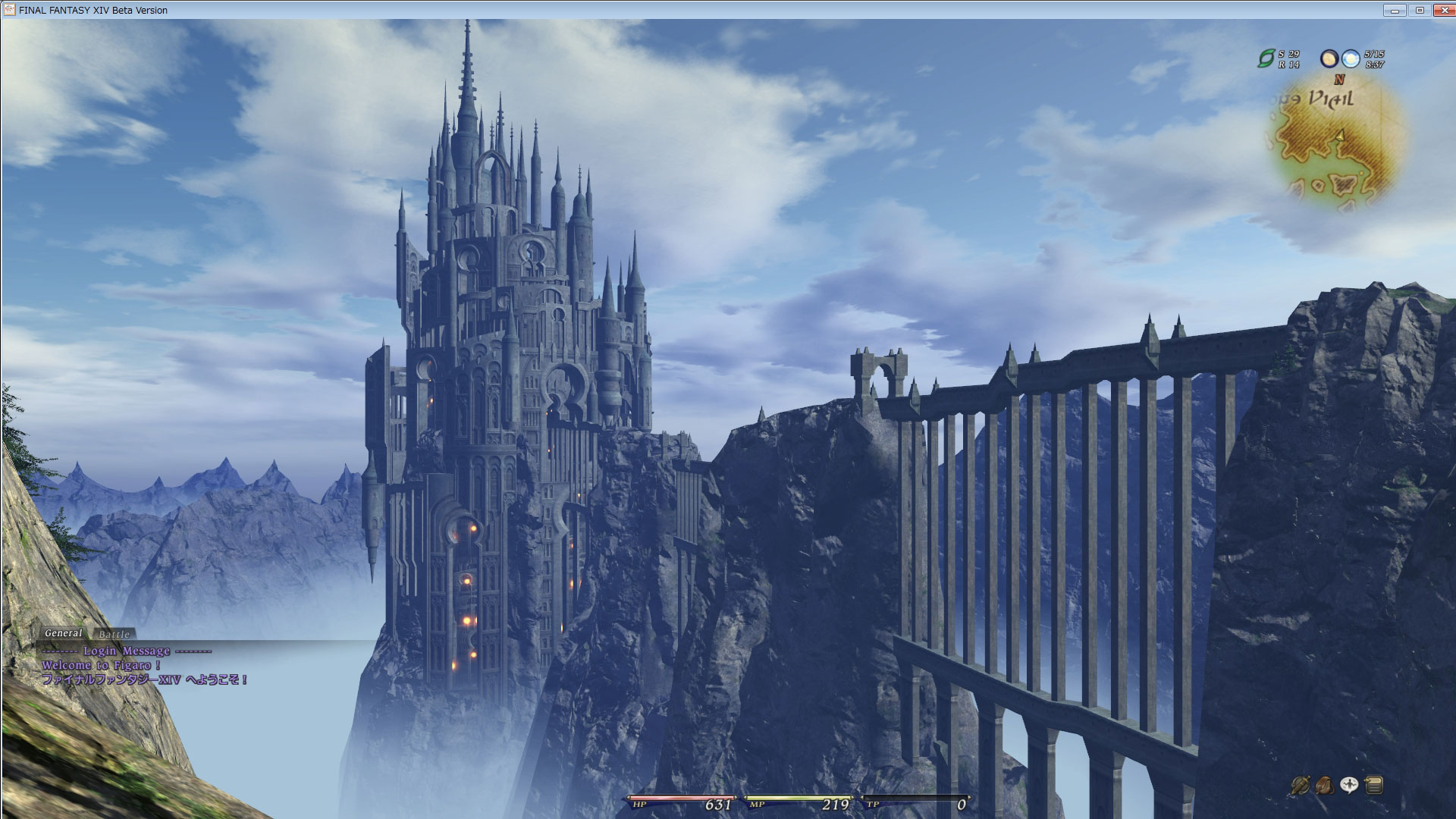The width and height of the screenshot is (1456, 819).
Task: Click the green leaf status icon
Action: pyautogui.click(x=1266, y=58)
